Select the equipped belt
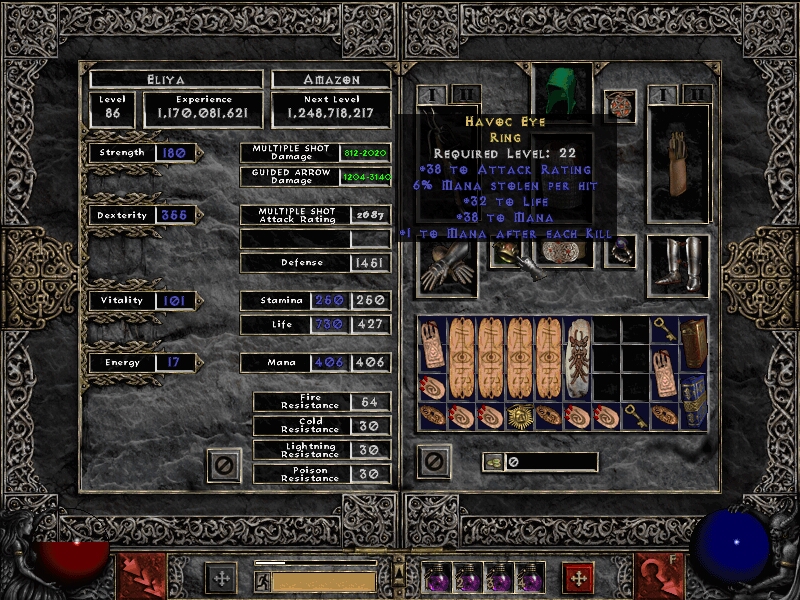The height and width of the screenshot is (600, 800). point(562,253)
